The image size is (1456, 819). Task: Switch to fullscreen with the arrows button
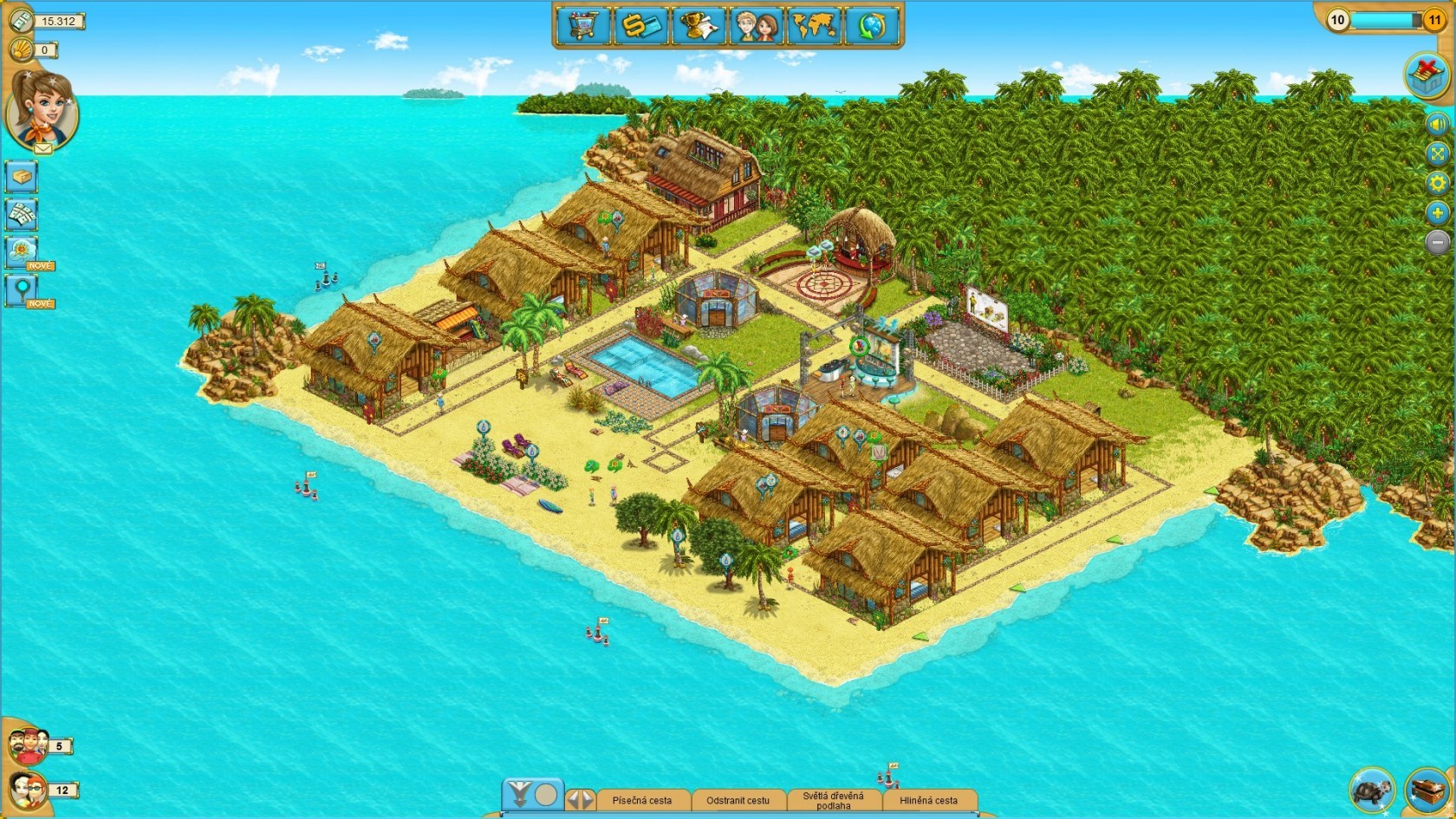pos(1438,154)
